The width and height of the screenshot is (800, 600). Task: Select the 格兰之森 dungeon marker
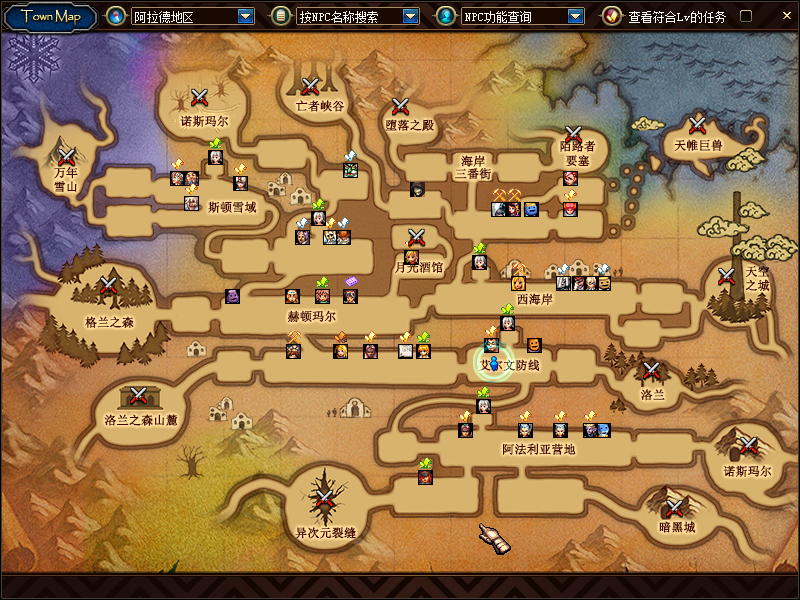(108, 290)
